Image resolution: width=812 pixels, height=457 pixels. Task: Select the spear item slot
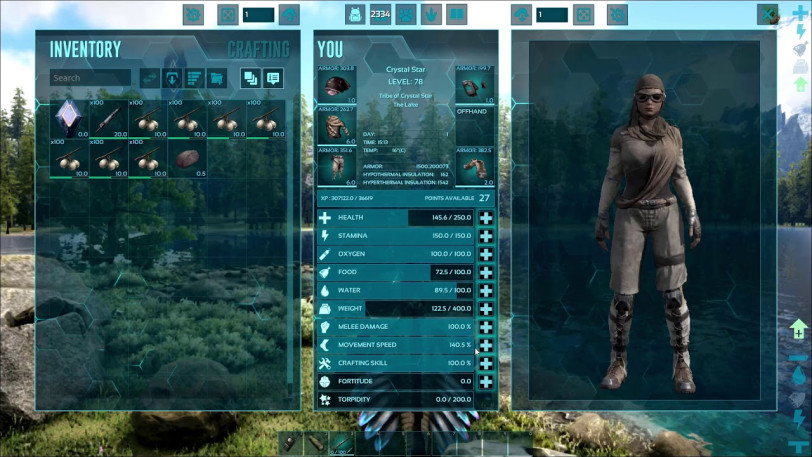click(108, 119)
